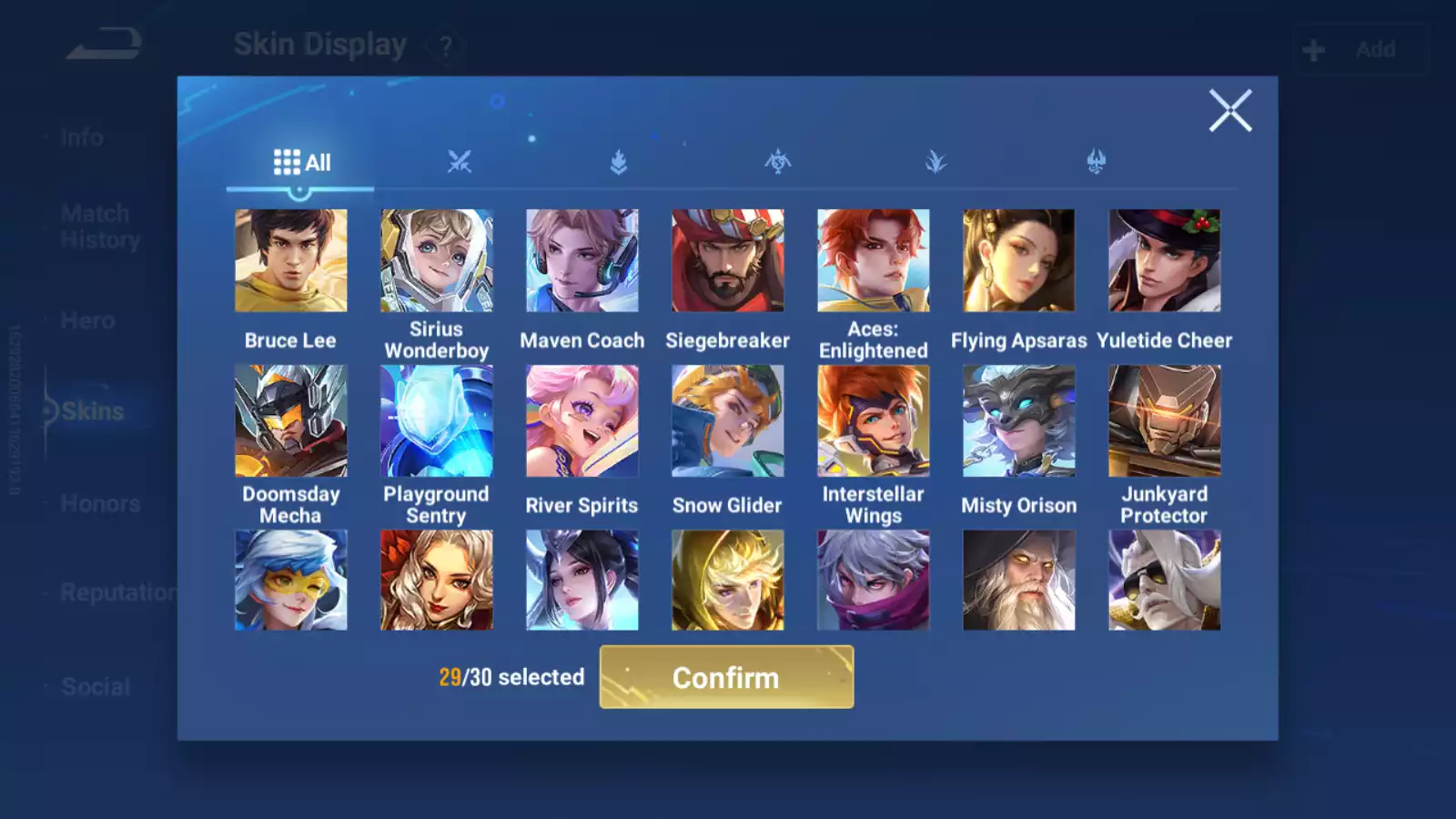Pick the Junkyard Protector skin
This screenshot has width=1456, height=819.
click(x=1164, y=421)
